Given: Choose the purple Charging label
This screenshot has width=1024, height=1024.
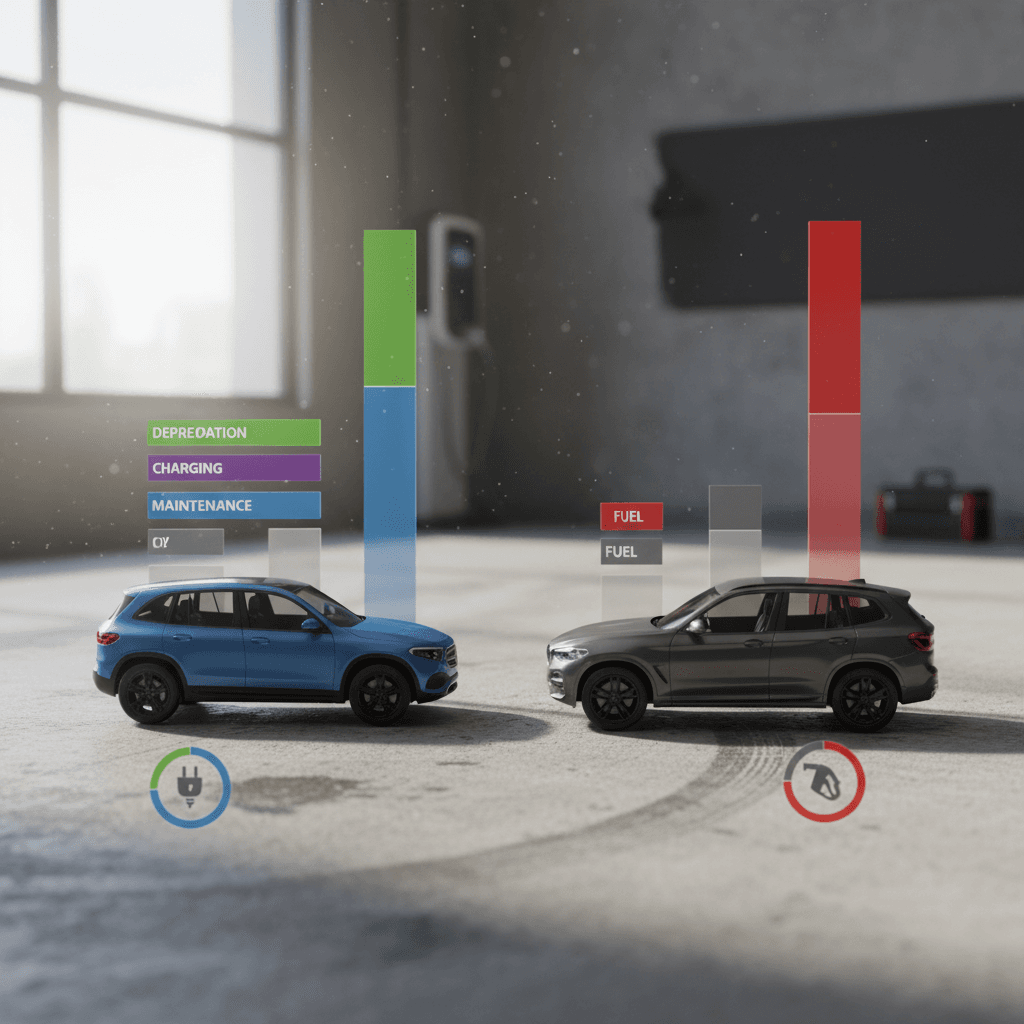Looking at the screenshot, I should [x=234, y=468].
